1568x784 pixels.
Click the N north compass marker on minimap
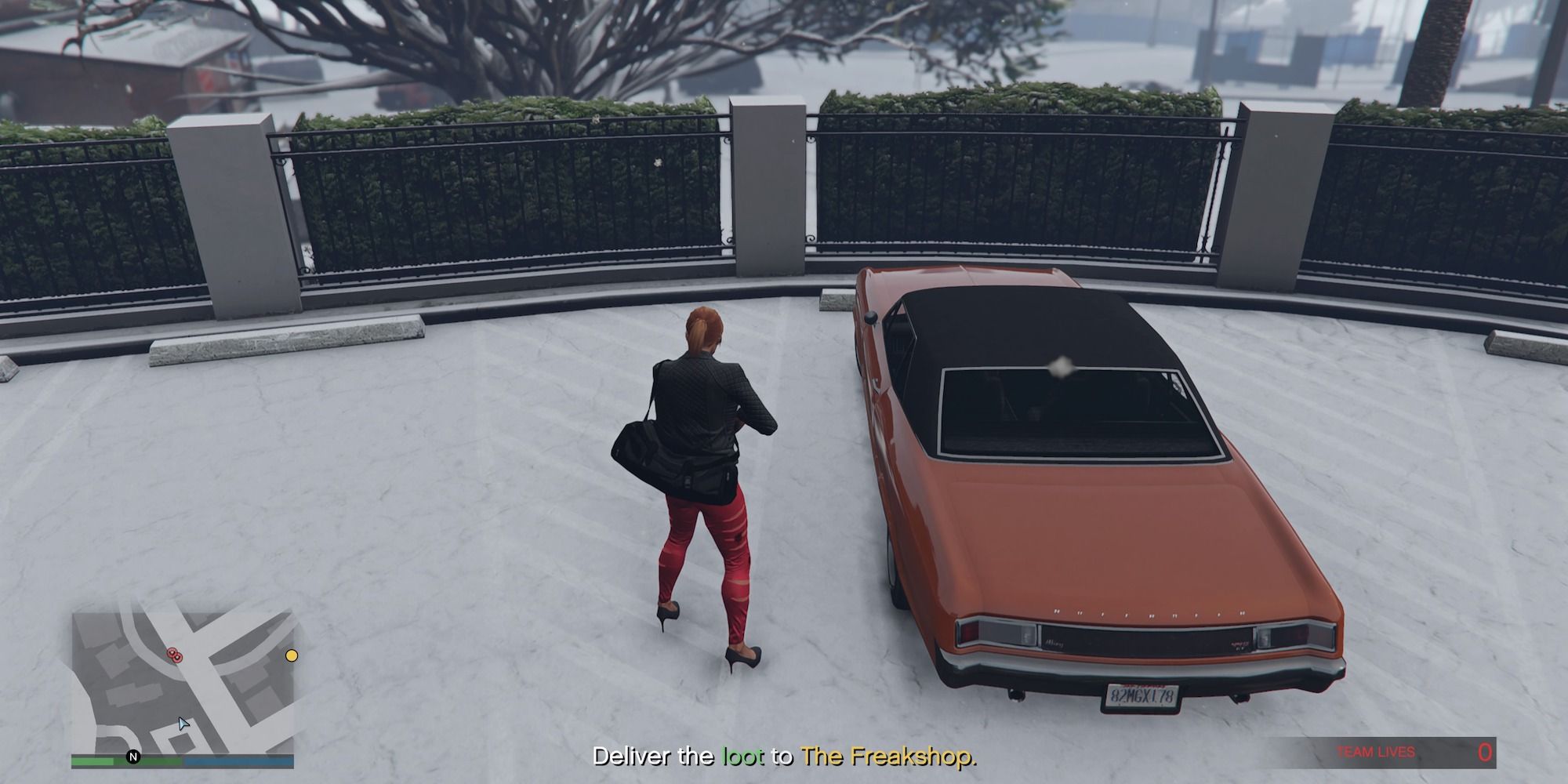tap(133, 757)
